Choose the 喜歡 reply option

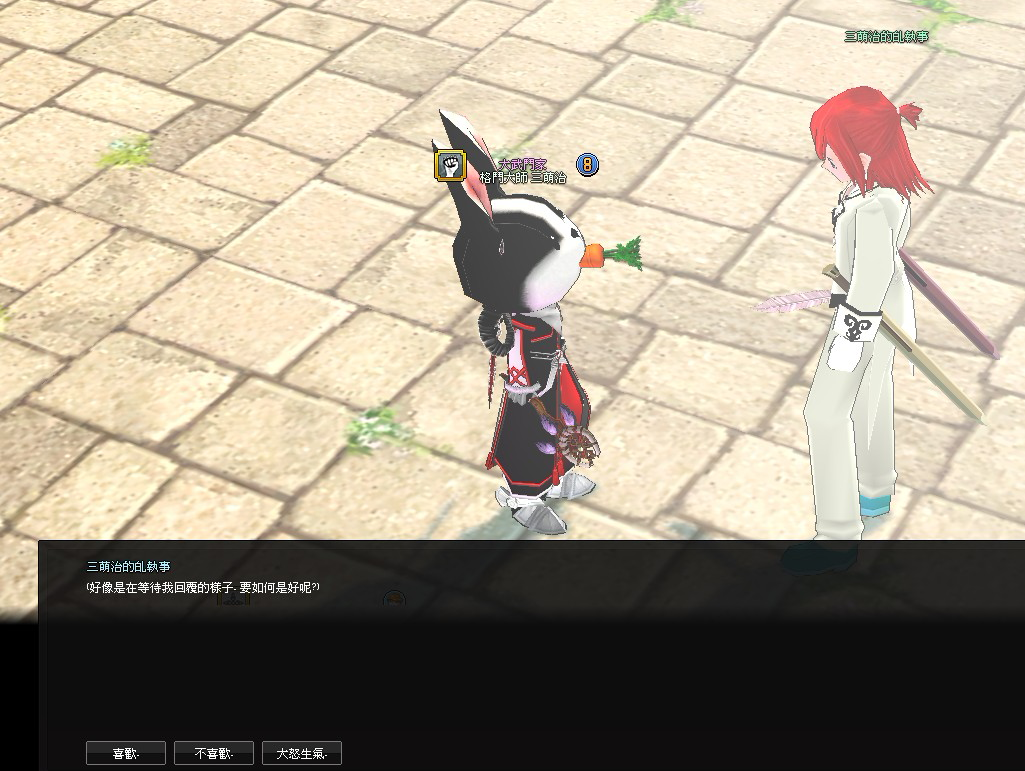click(x=126, y=753)
